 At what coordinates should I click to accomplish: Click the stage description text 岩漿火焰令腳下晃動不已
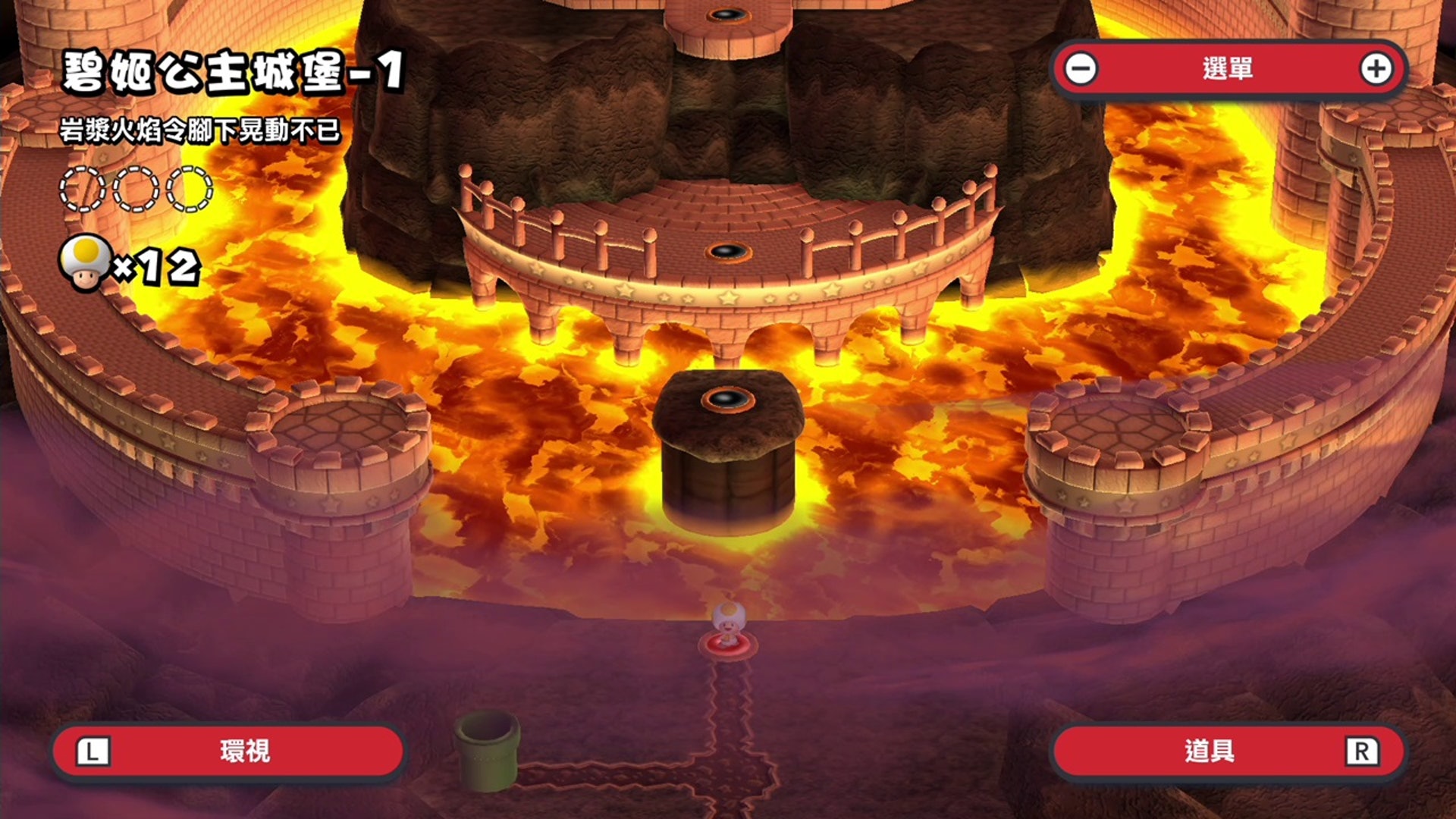click(201, 131)
